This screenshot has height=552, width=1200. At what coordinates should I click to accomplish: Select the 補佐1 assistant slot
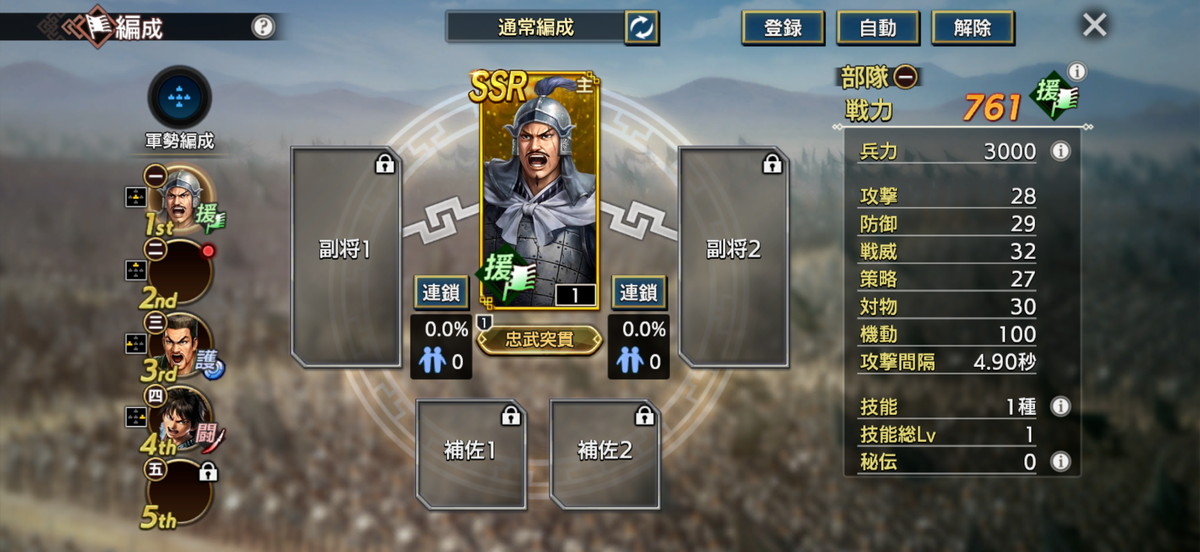(471, 453)
